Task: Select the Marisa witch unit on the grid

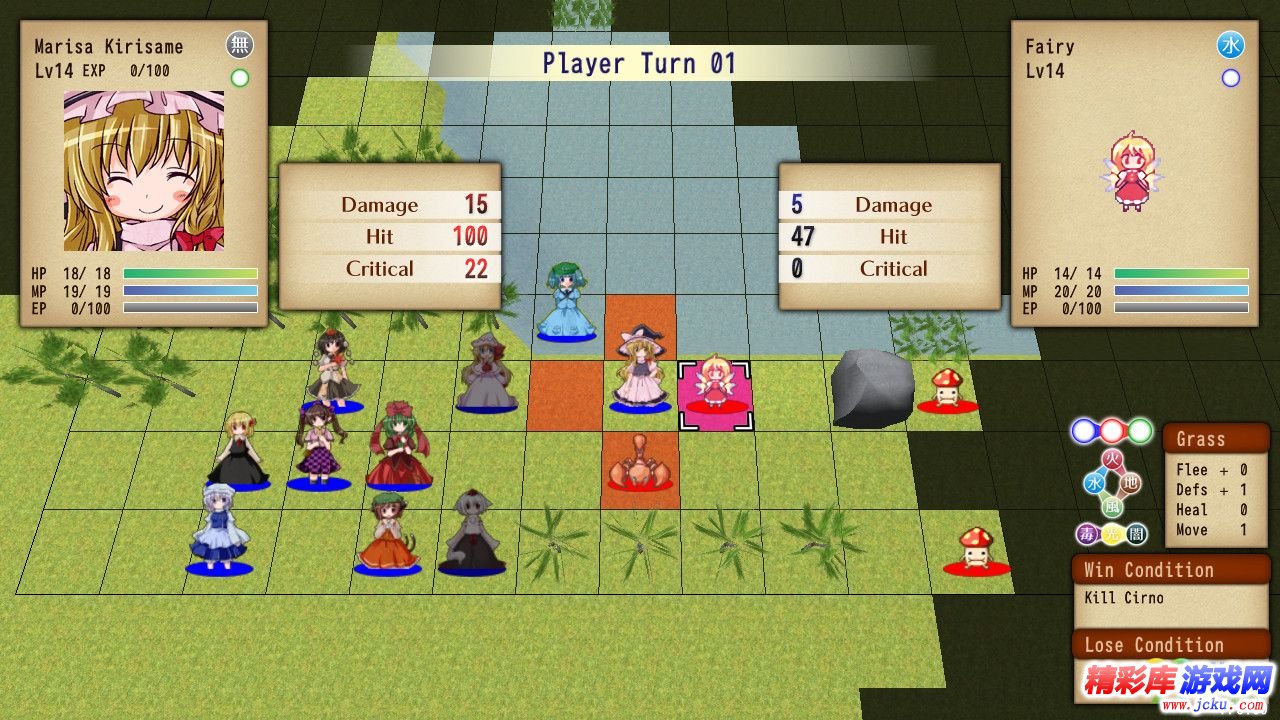Action: (639, 370)
